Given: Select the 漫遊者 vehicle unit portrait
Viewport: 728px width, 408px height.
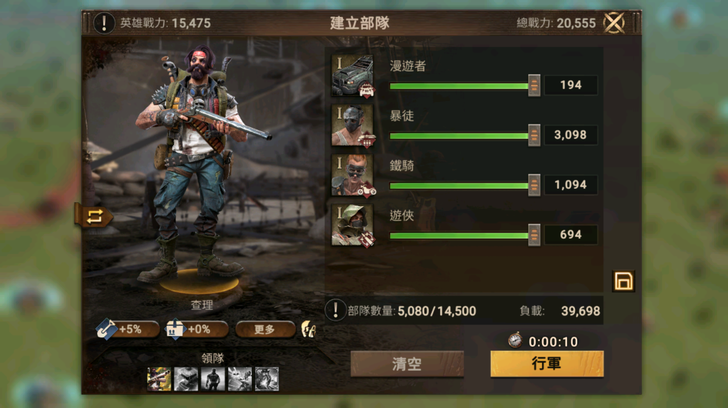Looking at the screenshot, I should click(352, 76).
